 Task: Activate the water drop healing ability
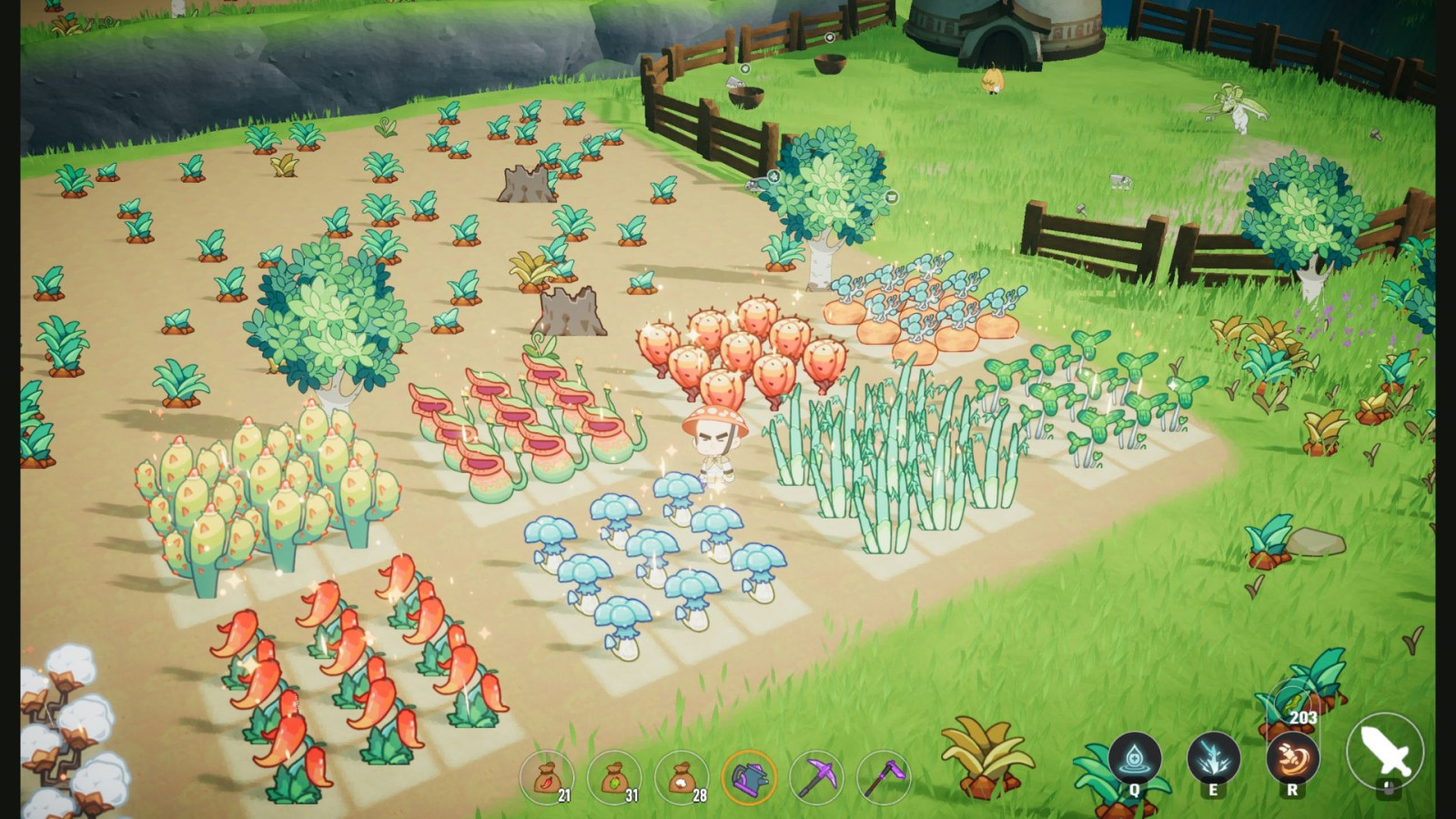pyautogui.click(x=1135, y=759)
